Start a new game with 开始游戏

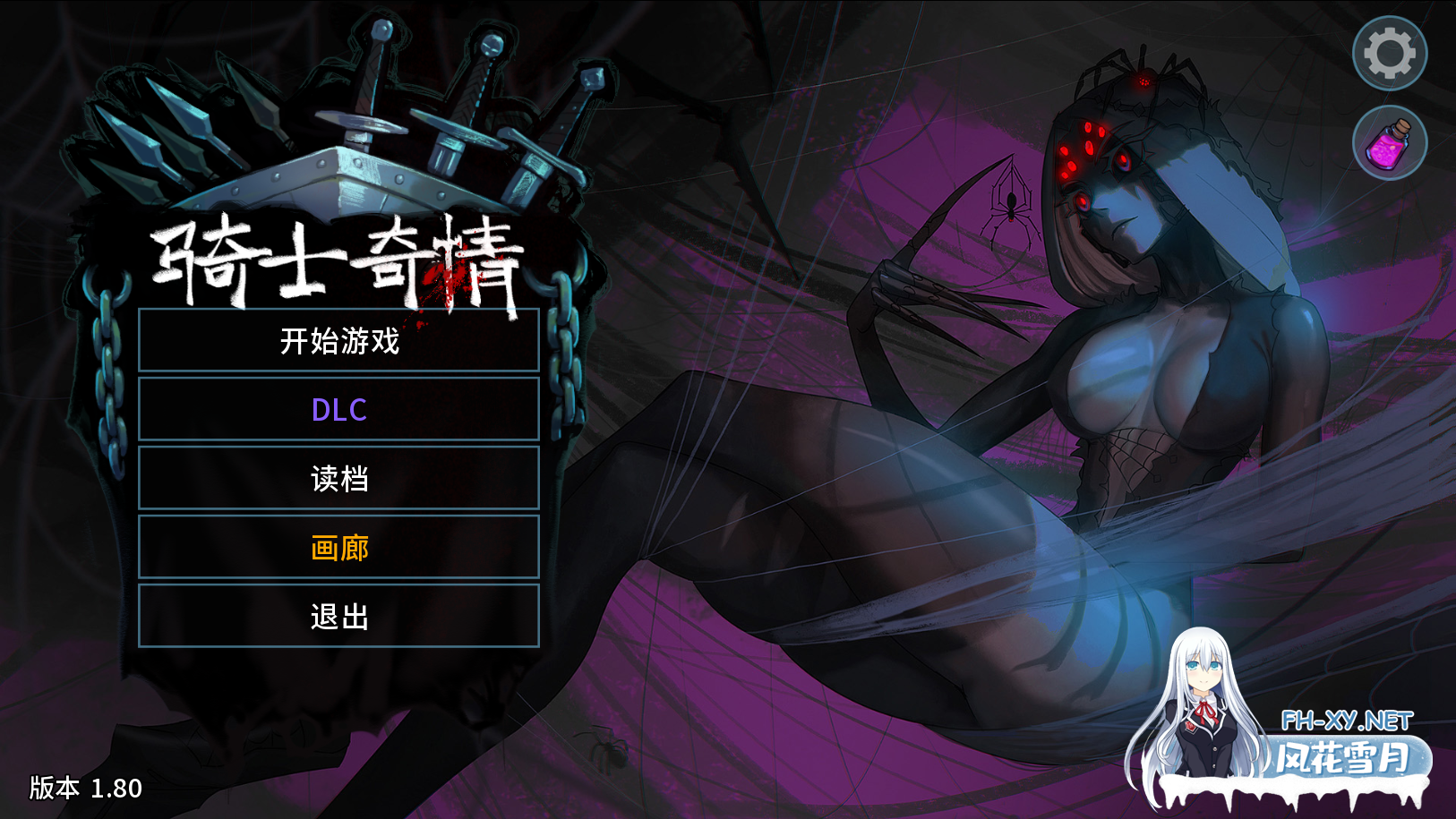(x=338, y=341)
